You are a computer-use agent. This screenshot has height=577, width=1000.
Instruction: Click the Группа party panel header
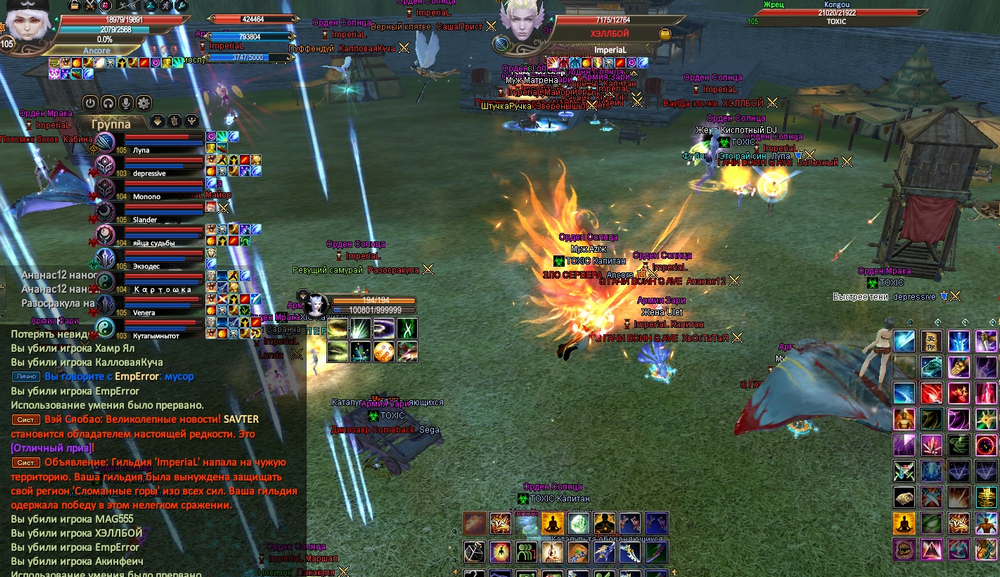(111, 123)
